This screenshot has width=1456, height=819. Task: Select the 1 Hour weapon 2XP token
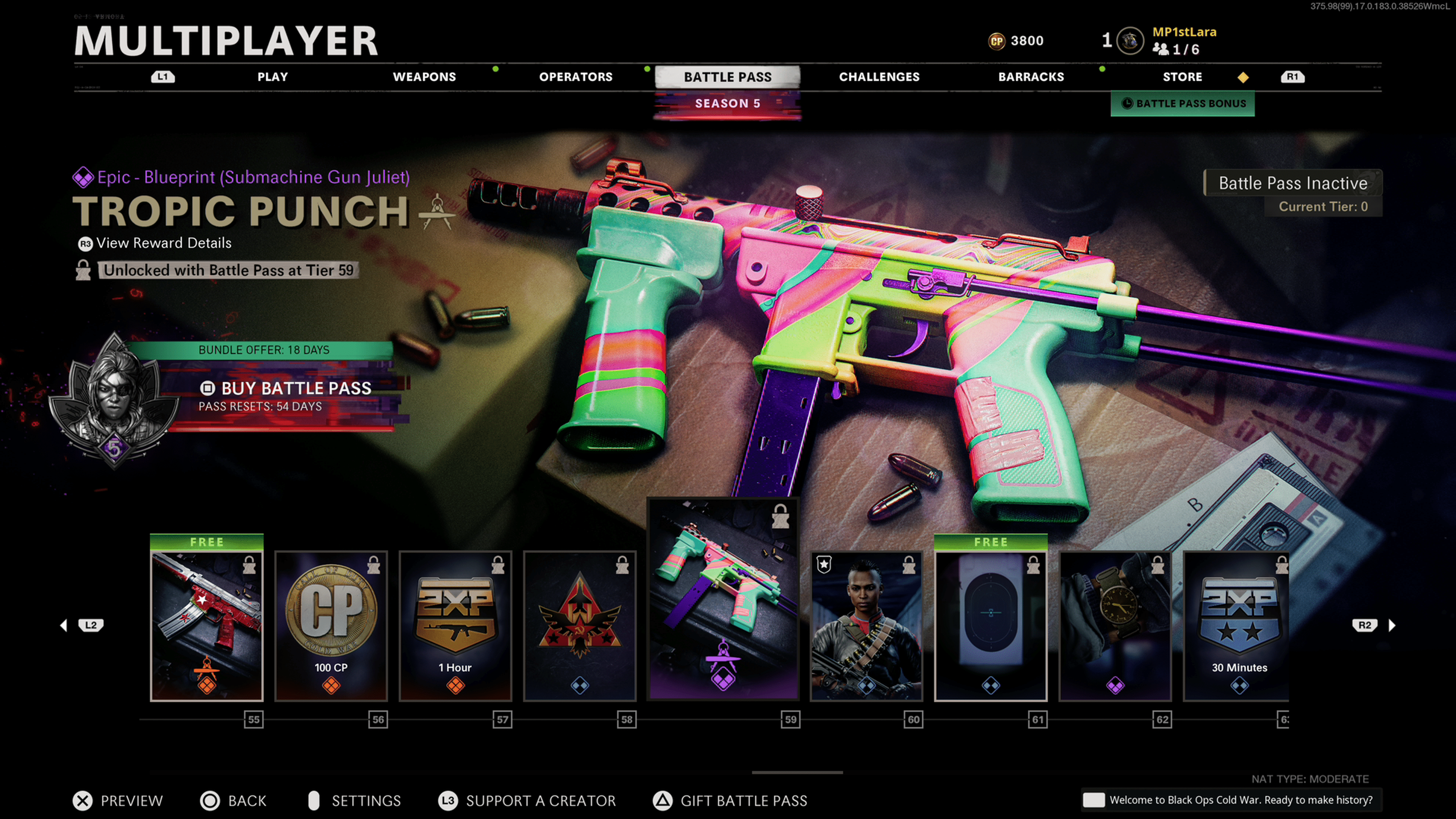pos(455,626)
